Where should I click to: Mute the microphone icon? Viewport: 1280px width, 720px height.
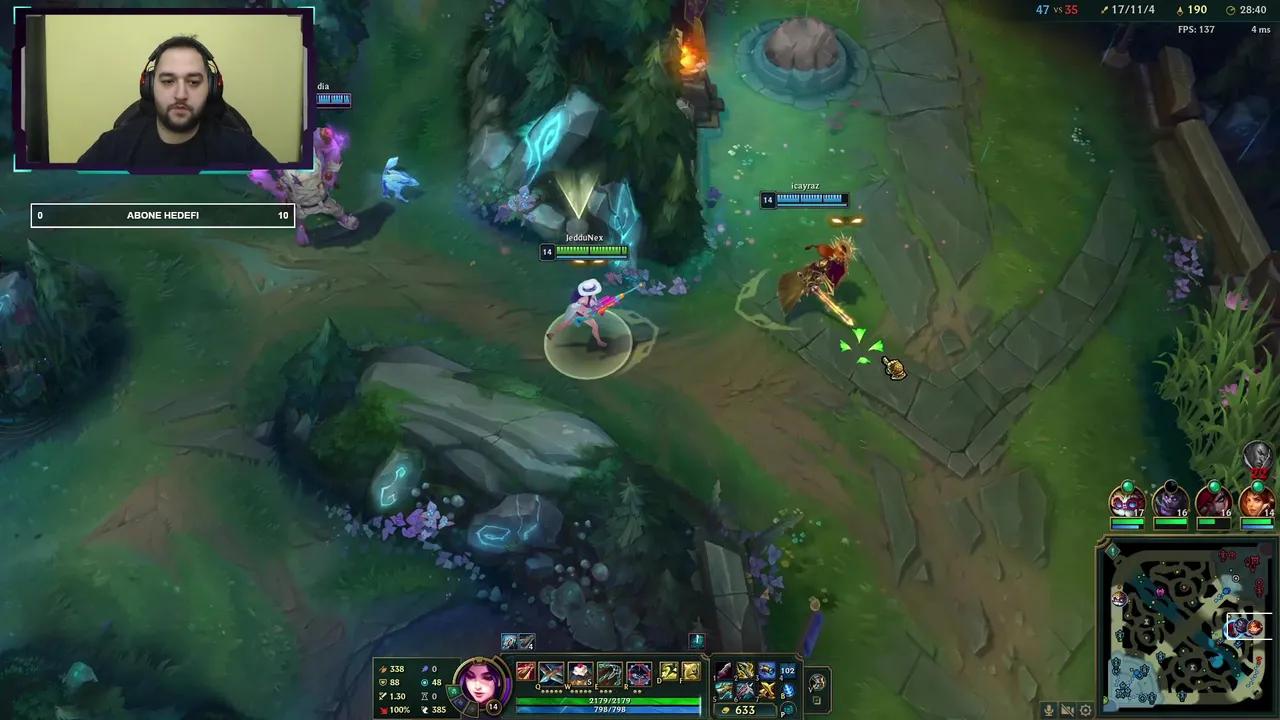1049,709
